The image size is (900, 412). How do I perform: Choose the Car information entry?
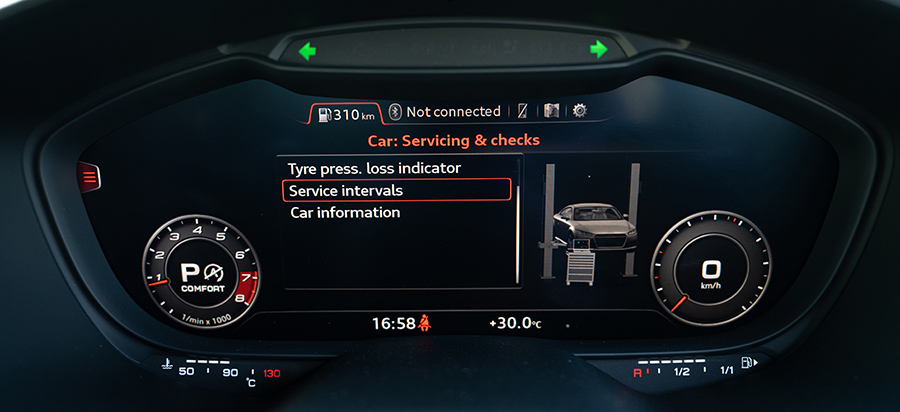coord(345,212)
